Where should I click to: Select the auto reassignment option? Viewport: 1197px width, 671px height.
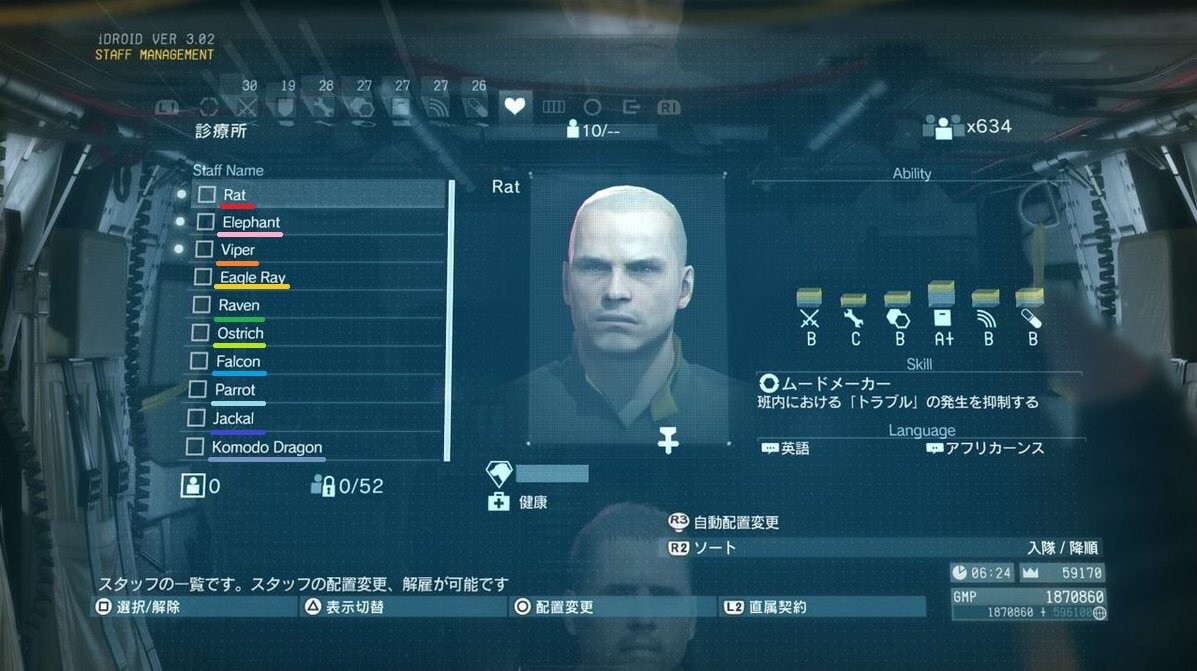(x=735, y=522)
